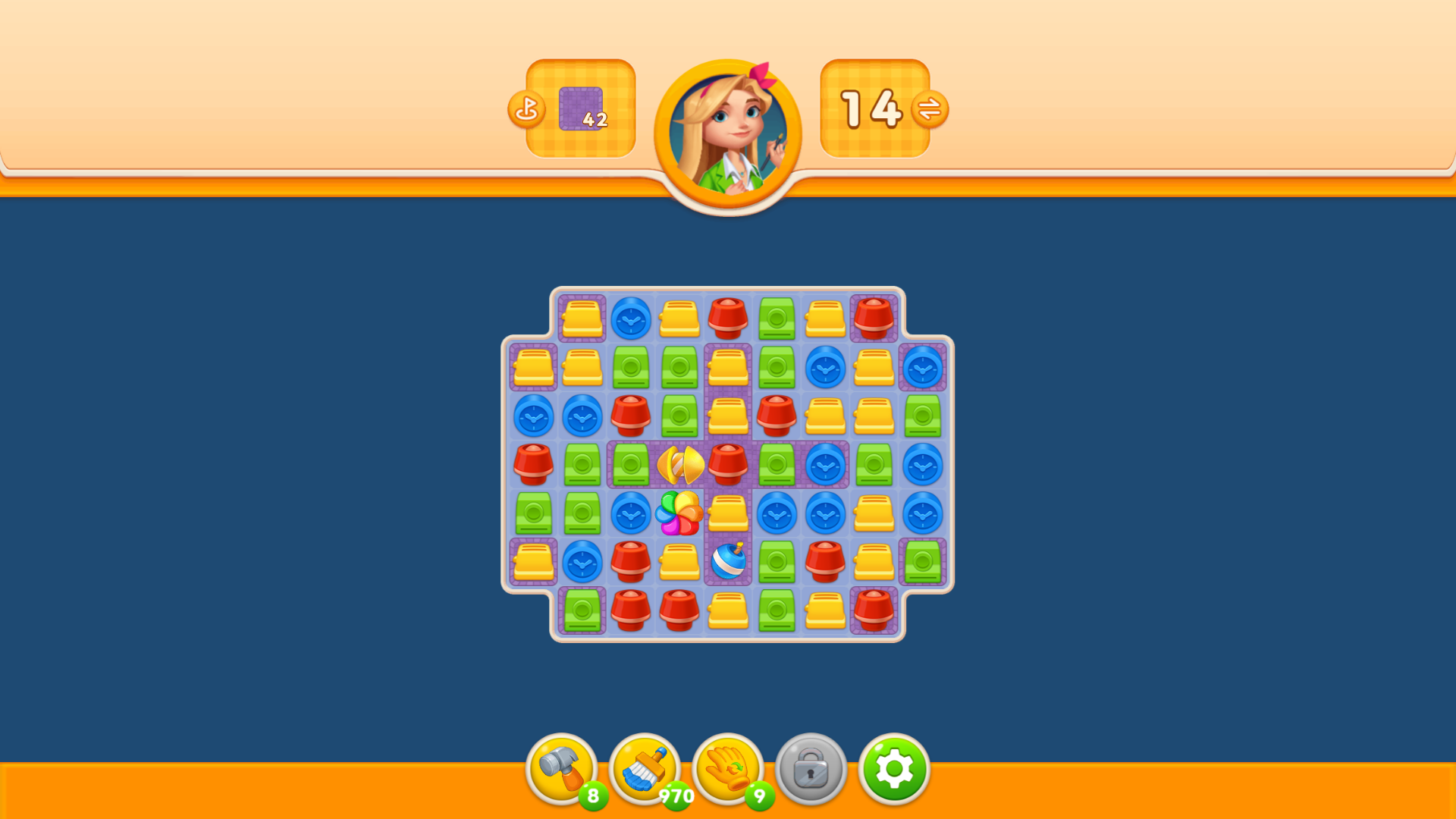The image size is (1456, 819).
Task: Activate the Glove swap booster
Action: pyautogui.click(x=730, y=770)
